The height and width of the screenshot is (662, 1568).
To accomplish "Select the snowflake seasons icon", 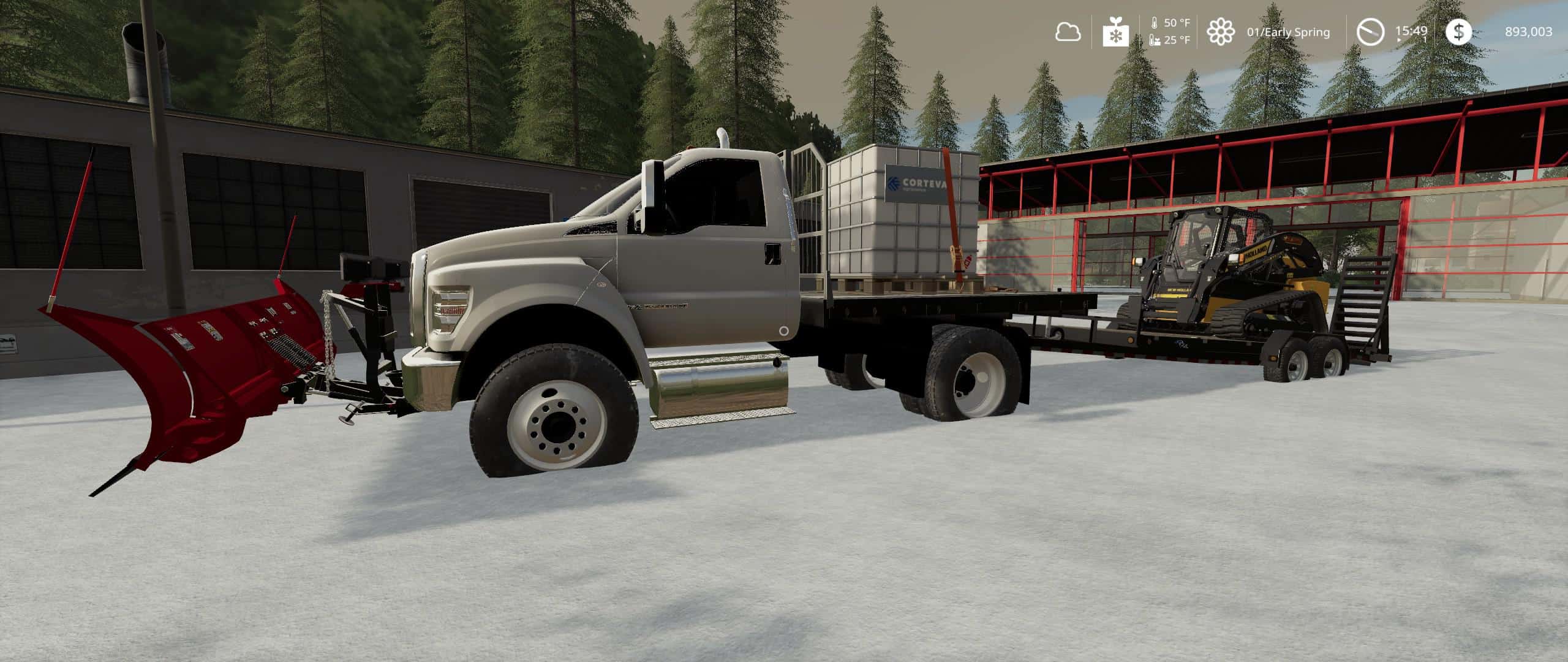I will point(1116,32).
